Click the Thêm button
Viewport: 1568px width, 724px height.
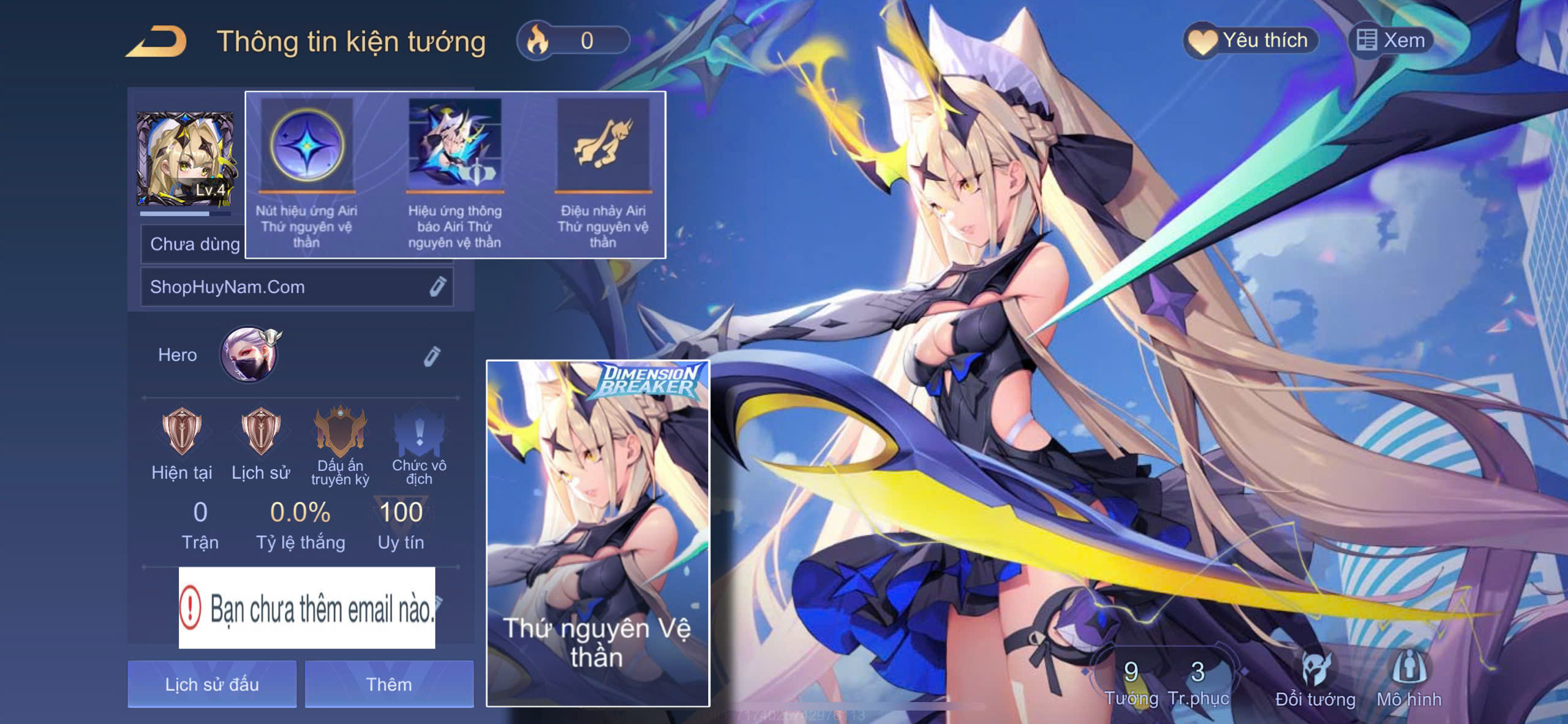[389, 684]
